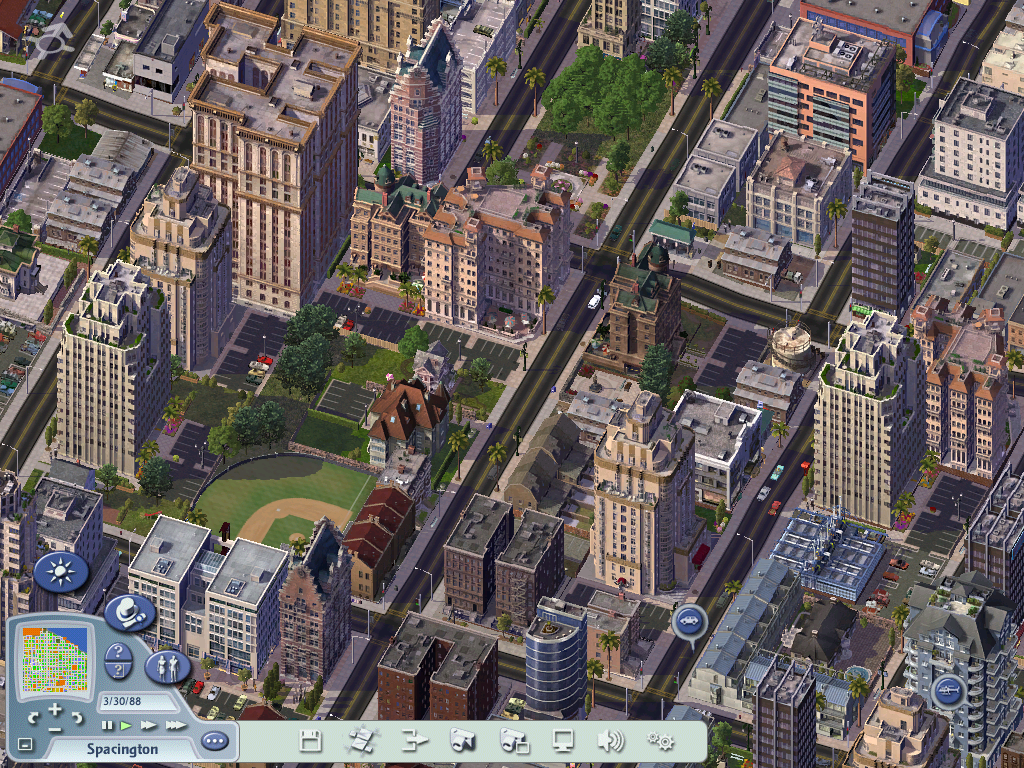Set simulation to double-arrow fast speed

tap(148, 725)
